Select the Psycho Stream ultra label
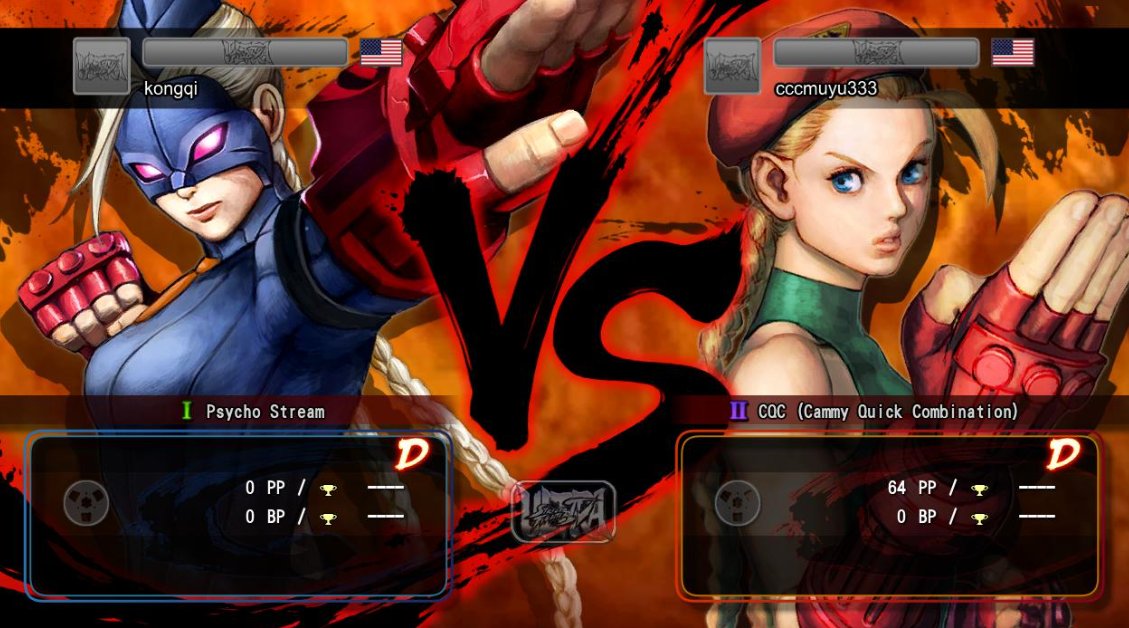The image size is (1129, 628). click(x=264, y=411)
